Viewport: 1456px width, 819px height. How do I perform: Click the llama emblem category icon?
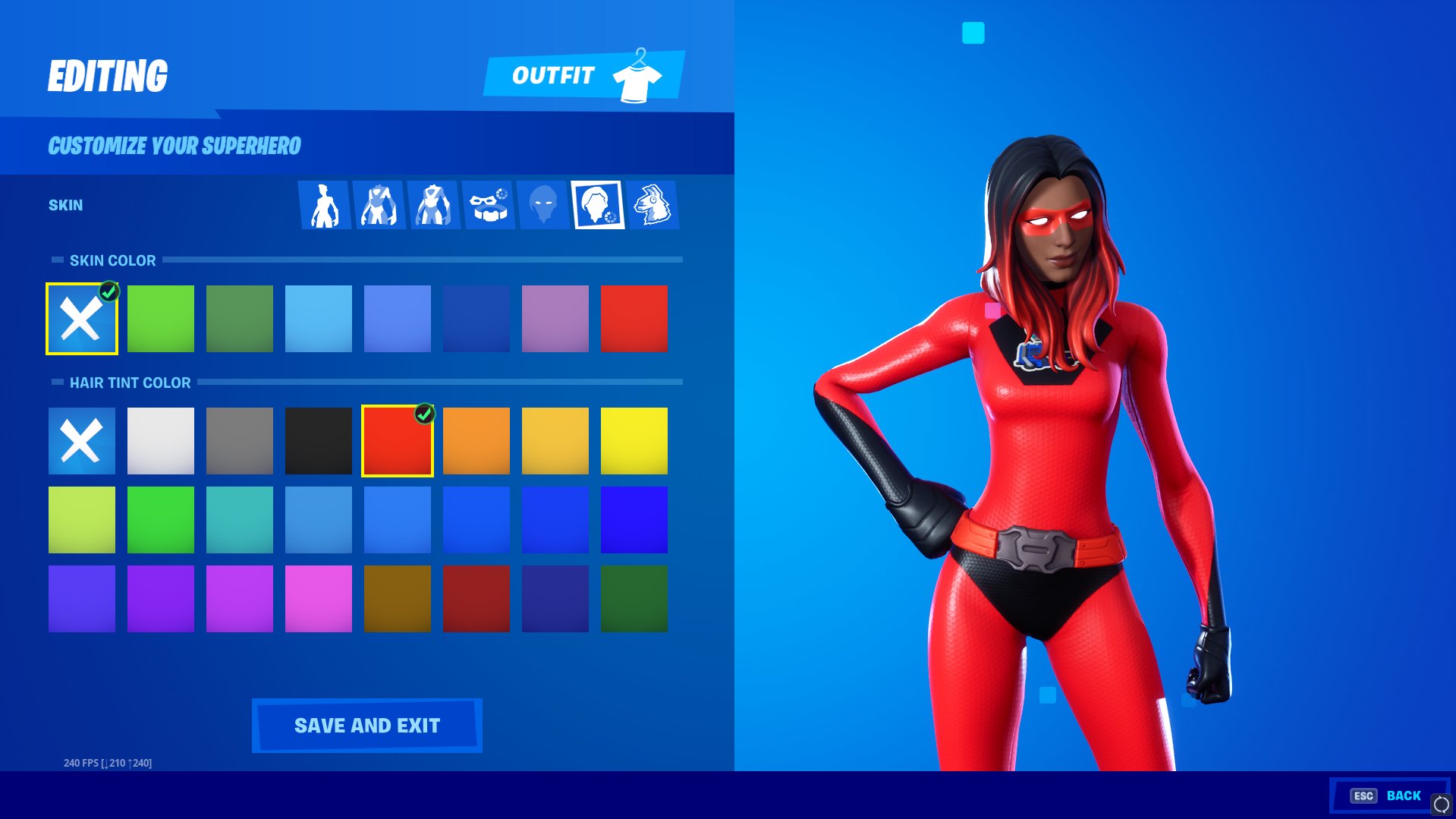point(653,205)
